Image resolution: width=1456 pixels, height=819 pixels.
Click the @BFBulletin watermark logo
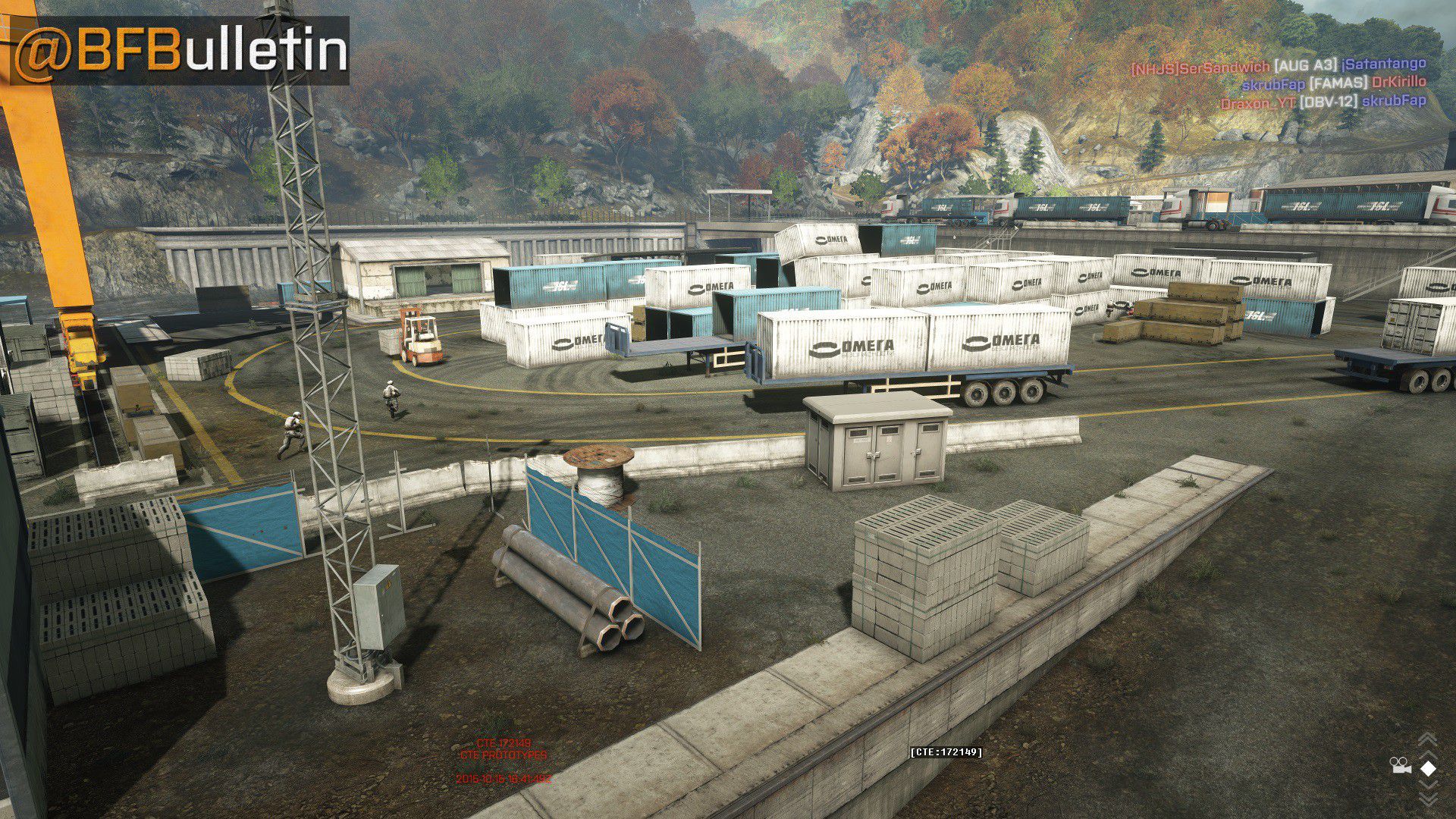(180, 51)
